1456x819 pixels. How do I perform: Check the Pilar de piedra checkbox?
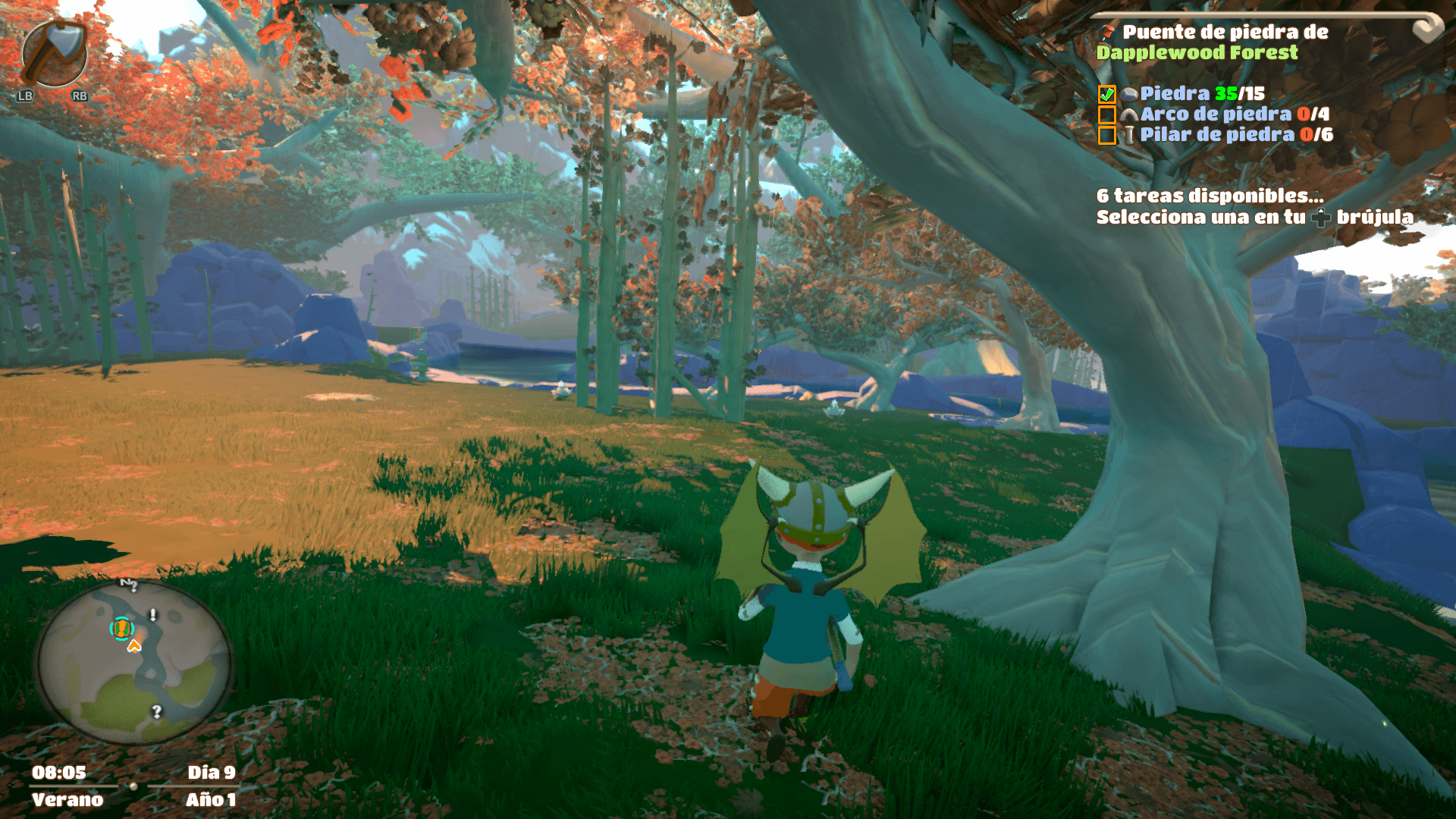click(1108, 135)
